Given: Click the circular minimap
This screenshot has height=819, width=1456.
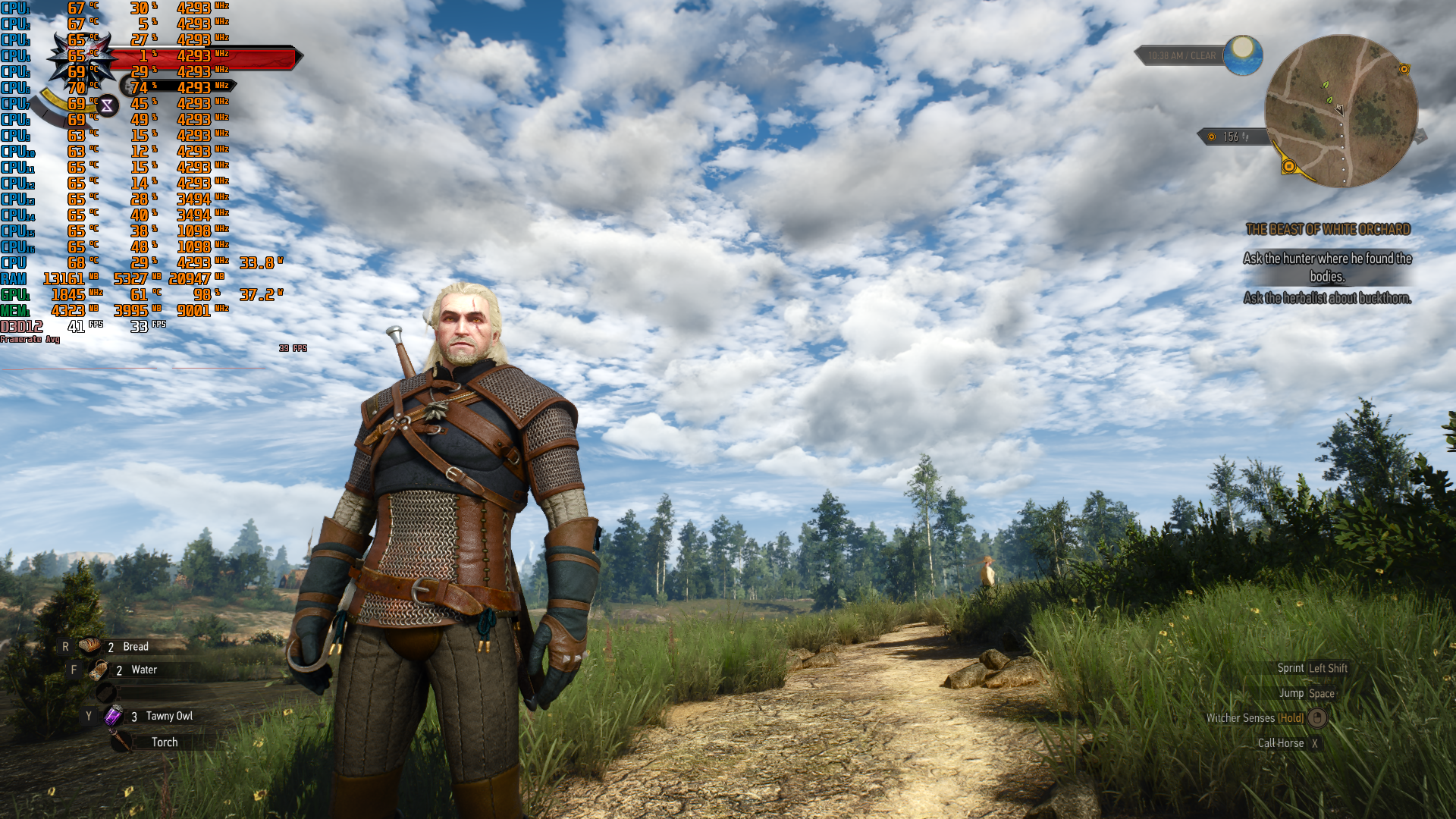Looking at the screenshot, I should coord(1341,111).
